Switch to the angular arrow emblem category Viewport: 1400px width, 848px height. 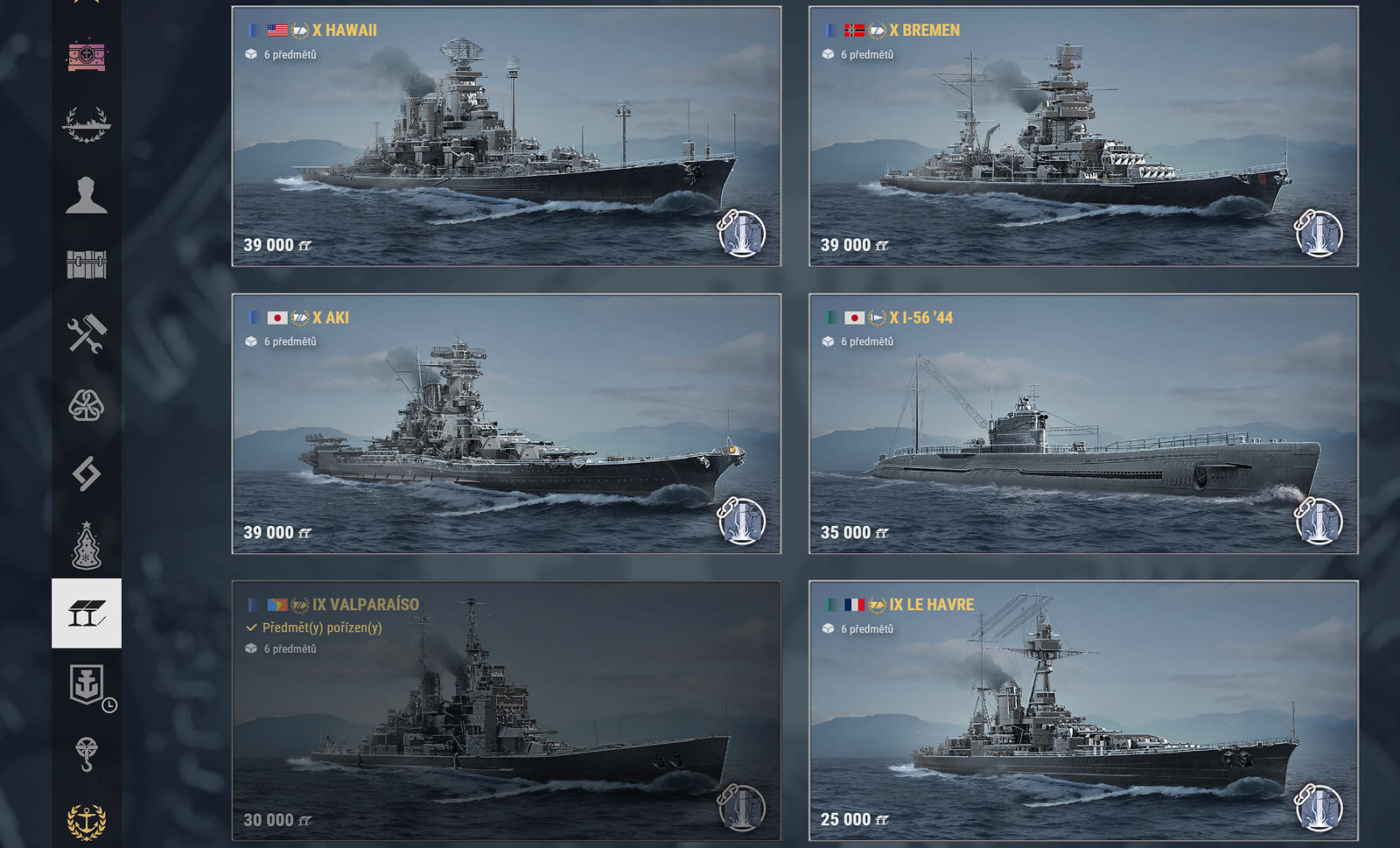click(x=87, y=473)
